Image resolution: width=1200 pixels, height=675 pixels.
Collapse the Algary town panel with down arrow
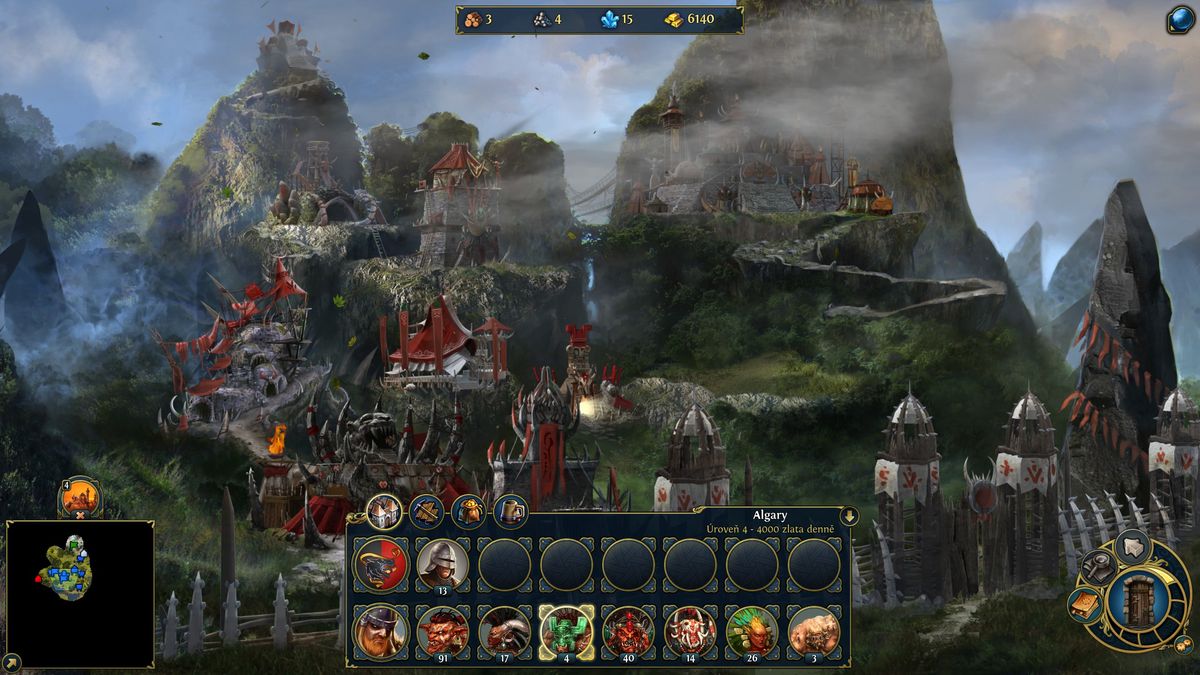coord(848,516)
